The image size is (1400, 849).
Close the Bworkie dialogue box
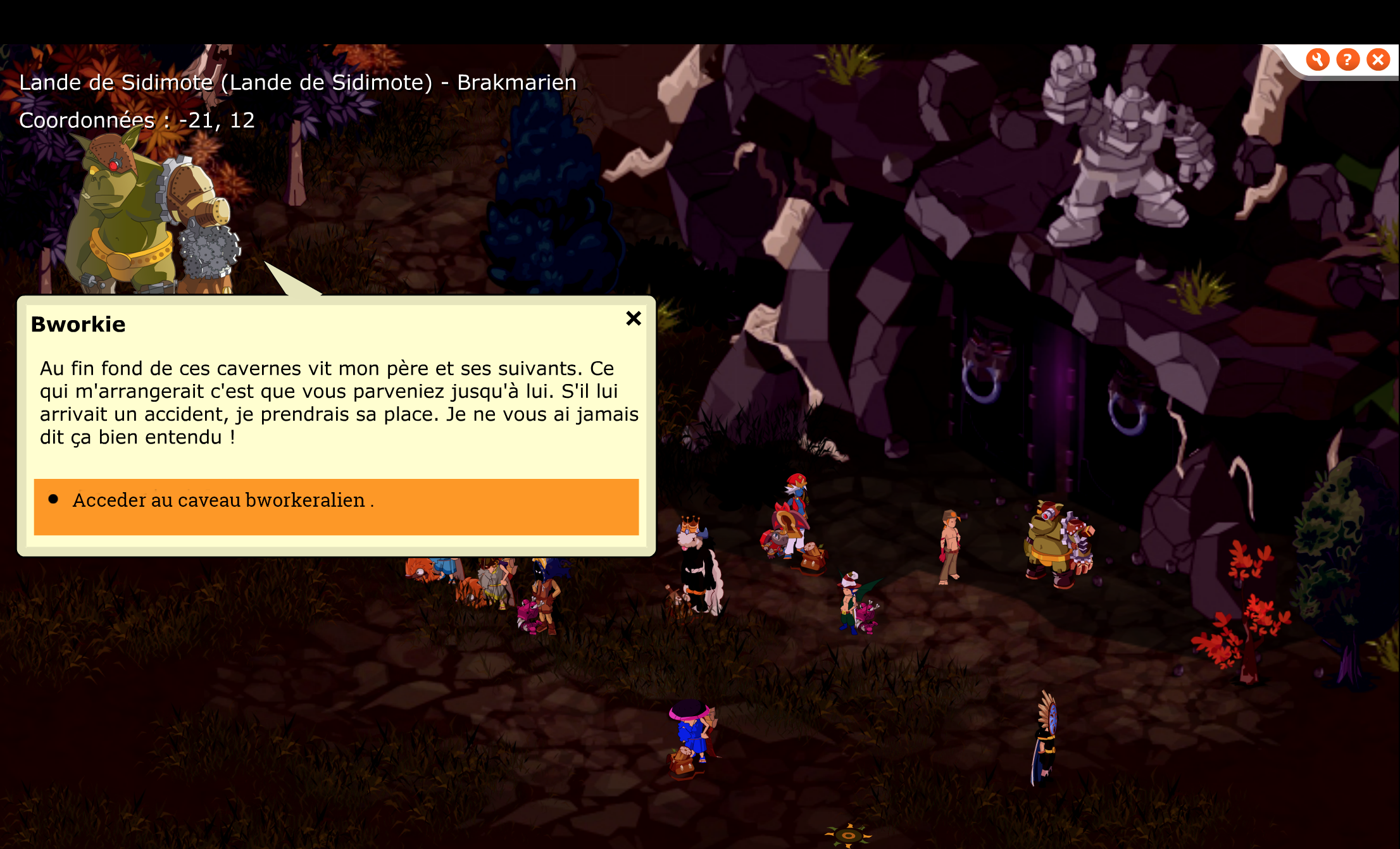point(634,318)
